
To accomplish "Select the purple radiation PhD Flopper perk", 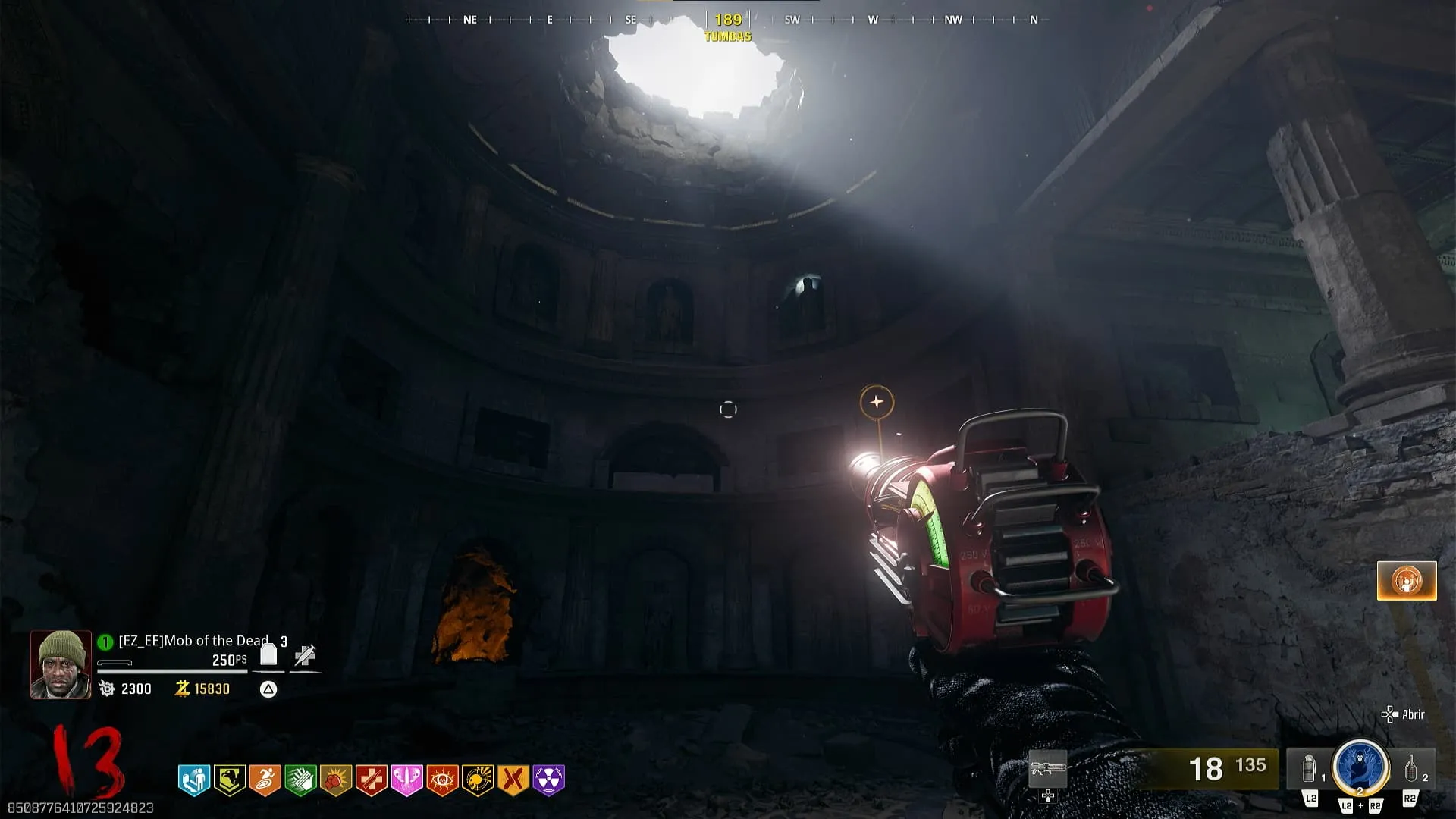I will pyautogui.click(x=549, y=780).
